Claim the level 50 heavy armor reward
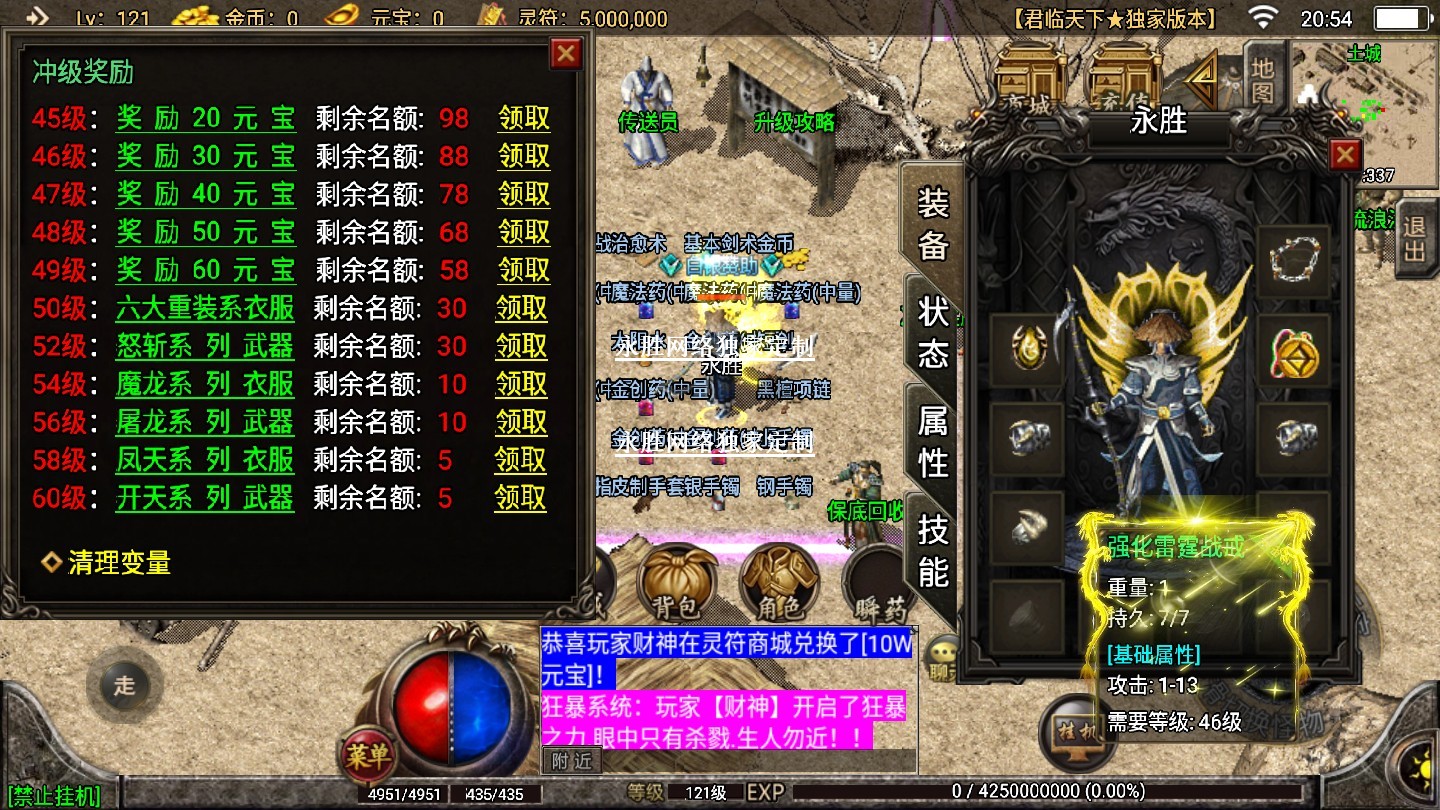 (521, 308)
